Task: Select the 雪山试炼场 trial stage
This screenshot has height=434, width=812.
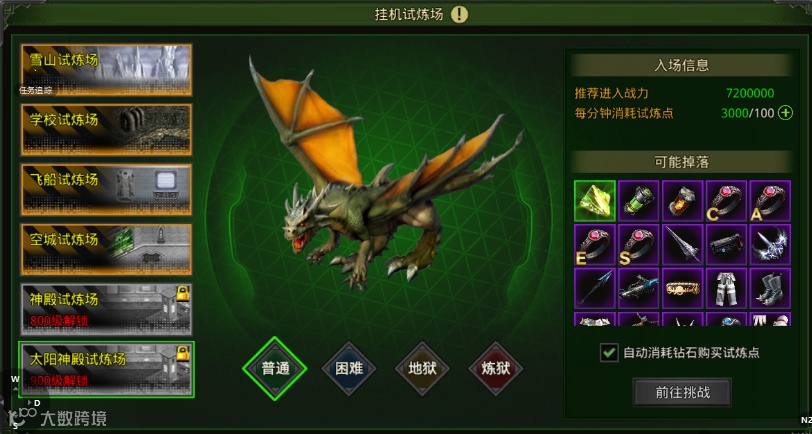Action: pyautogui.click(x=105, y=69)
